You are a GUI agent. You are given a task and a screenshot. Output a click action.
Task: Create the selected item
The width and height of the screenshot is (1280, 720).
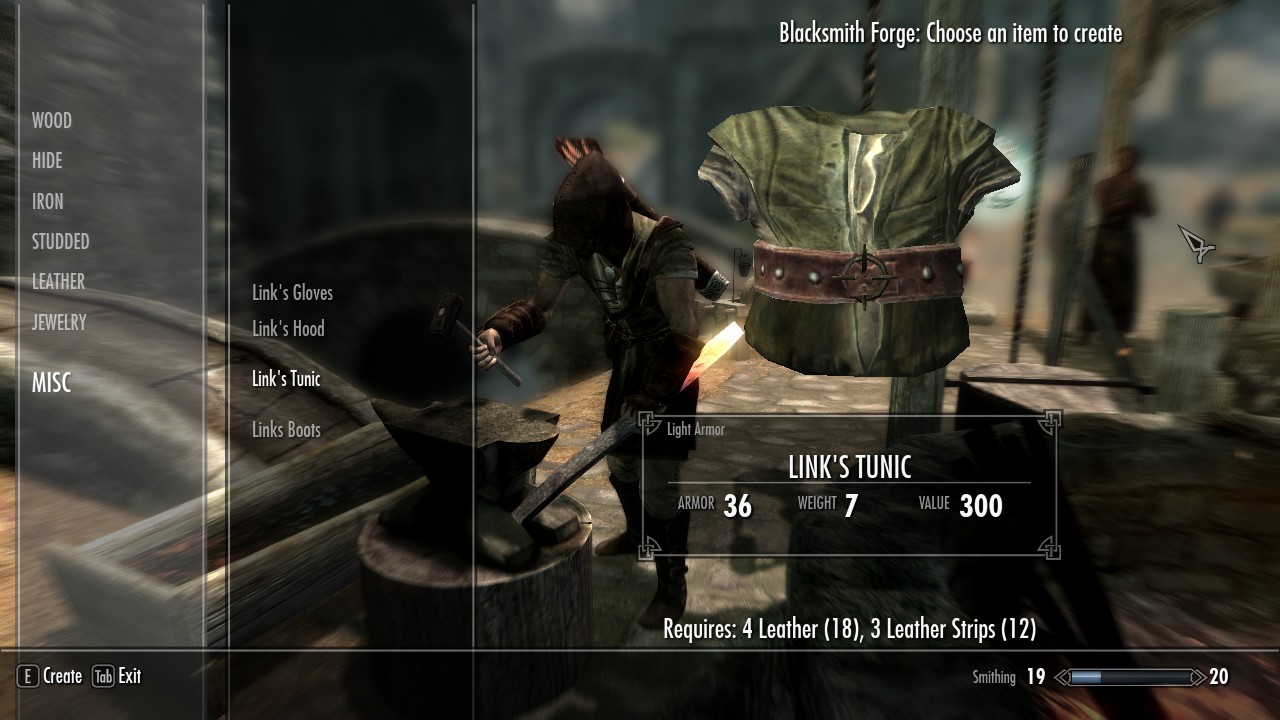pos(50,676)
